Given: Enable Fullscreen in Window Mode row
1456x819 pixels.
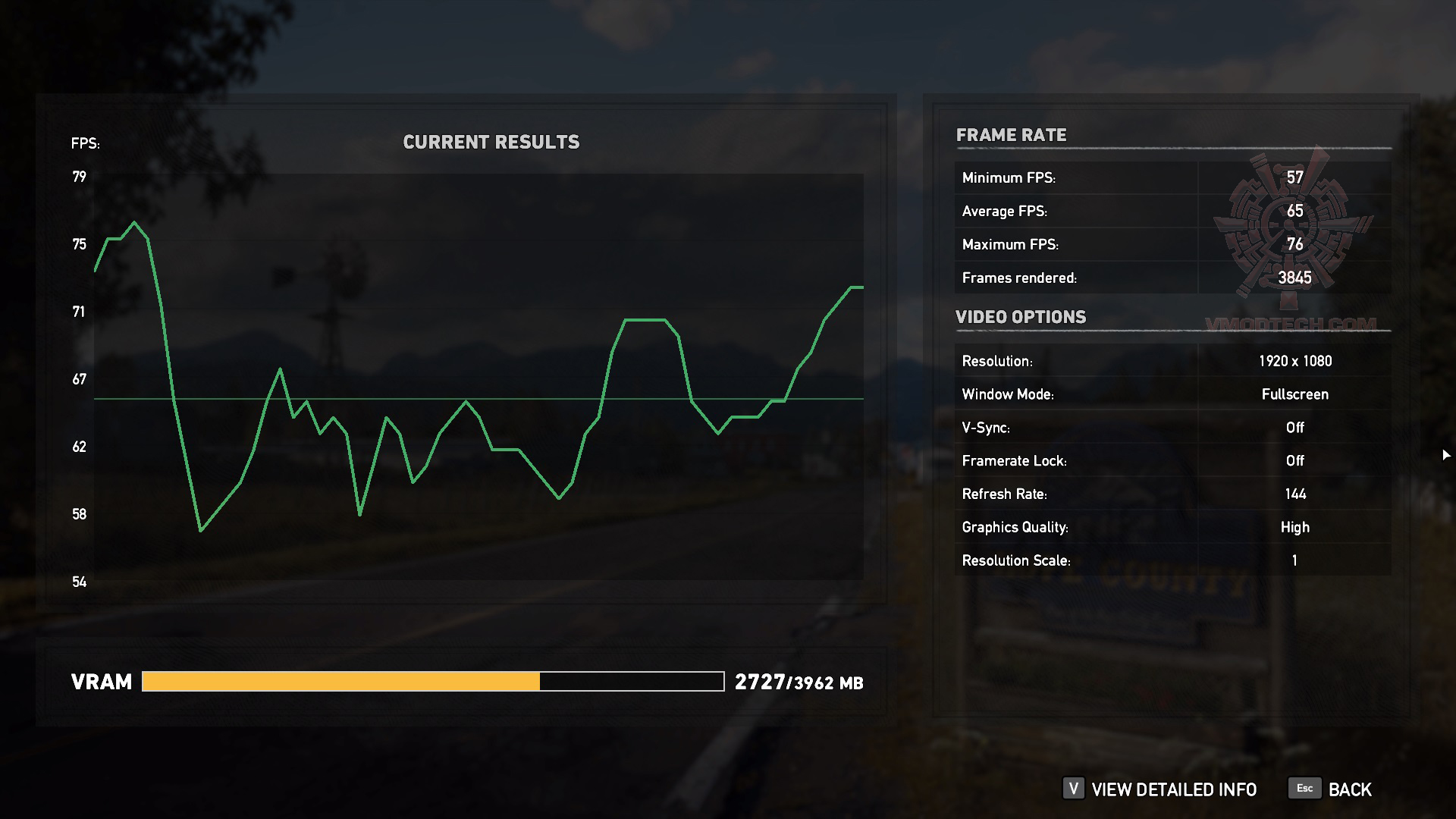Looking at the screenshot, I should point(1293,394).
